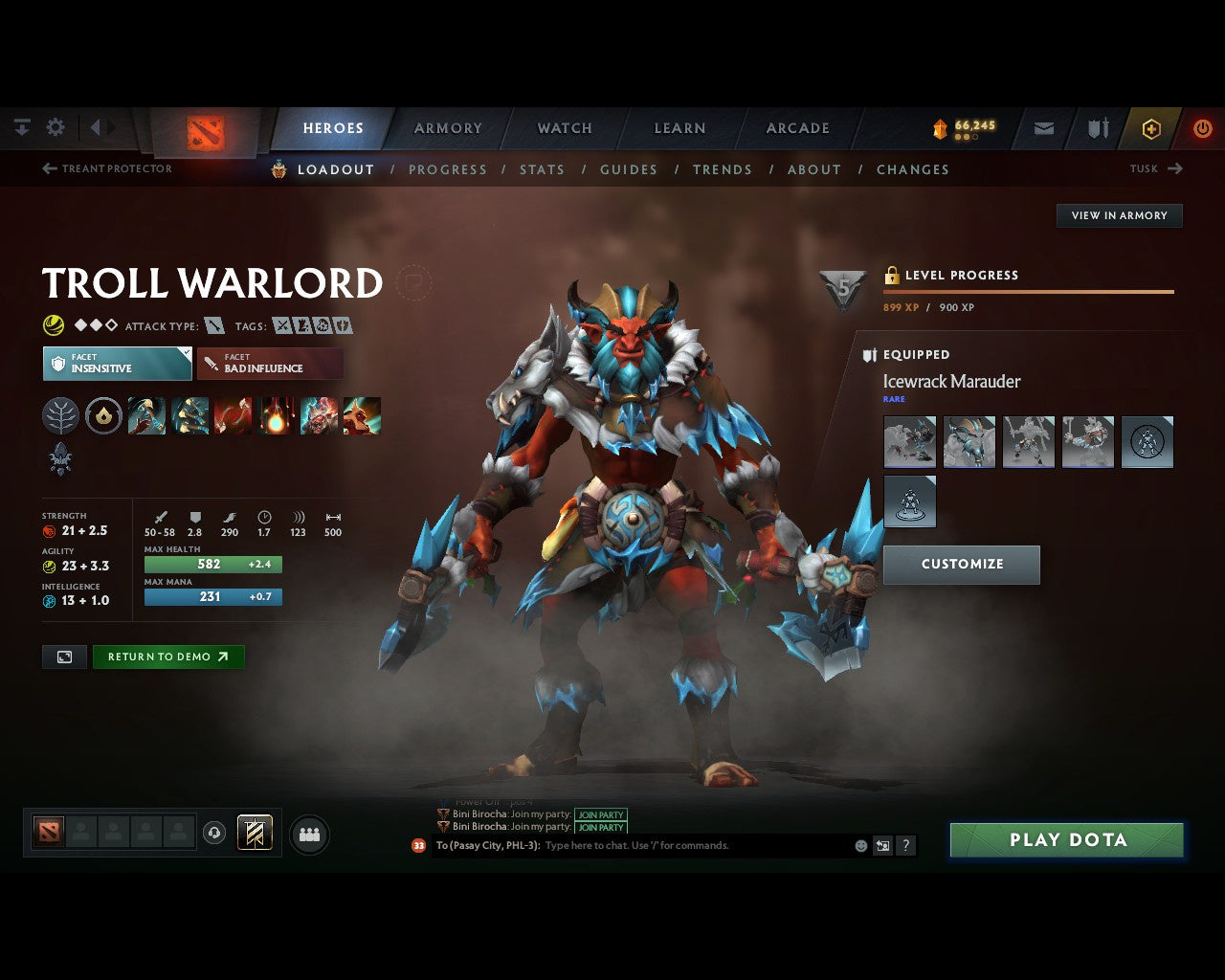Click the power button to quit Dota
This screenshot has height=980, width=1225.
(x=1203, y=127)
